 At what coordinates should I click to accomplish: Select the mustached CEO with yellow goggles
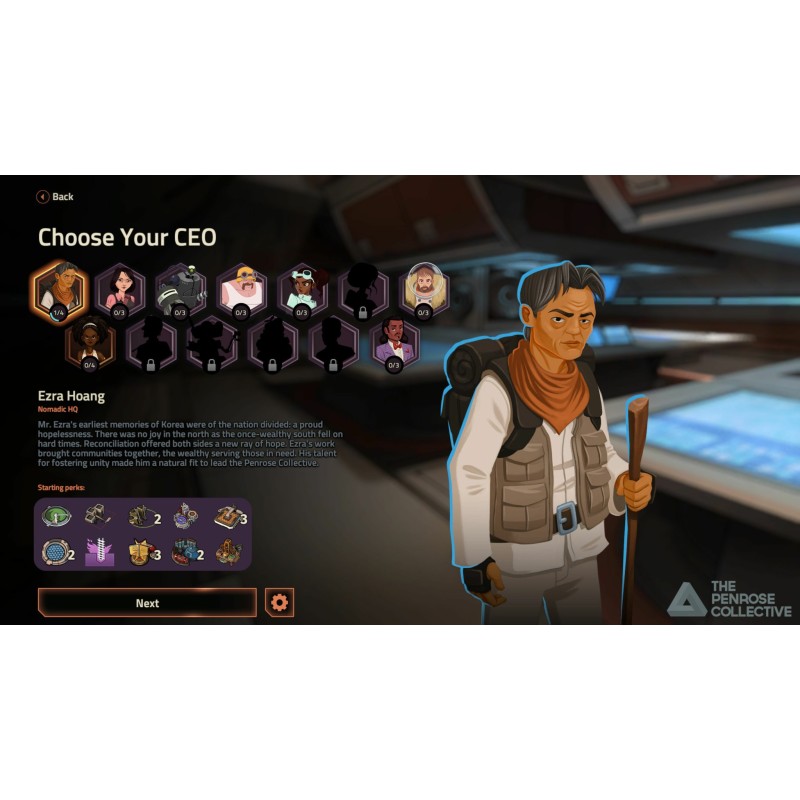[x=242, y=288]
